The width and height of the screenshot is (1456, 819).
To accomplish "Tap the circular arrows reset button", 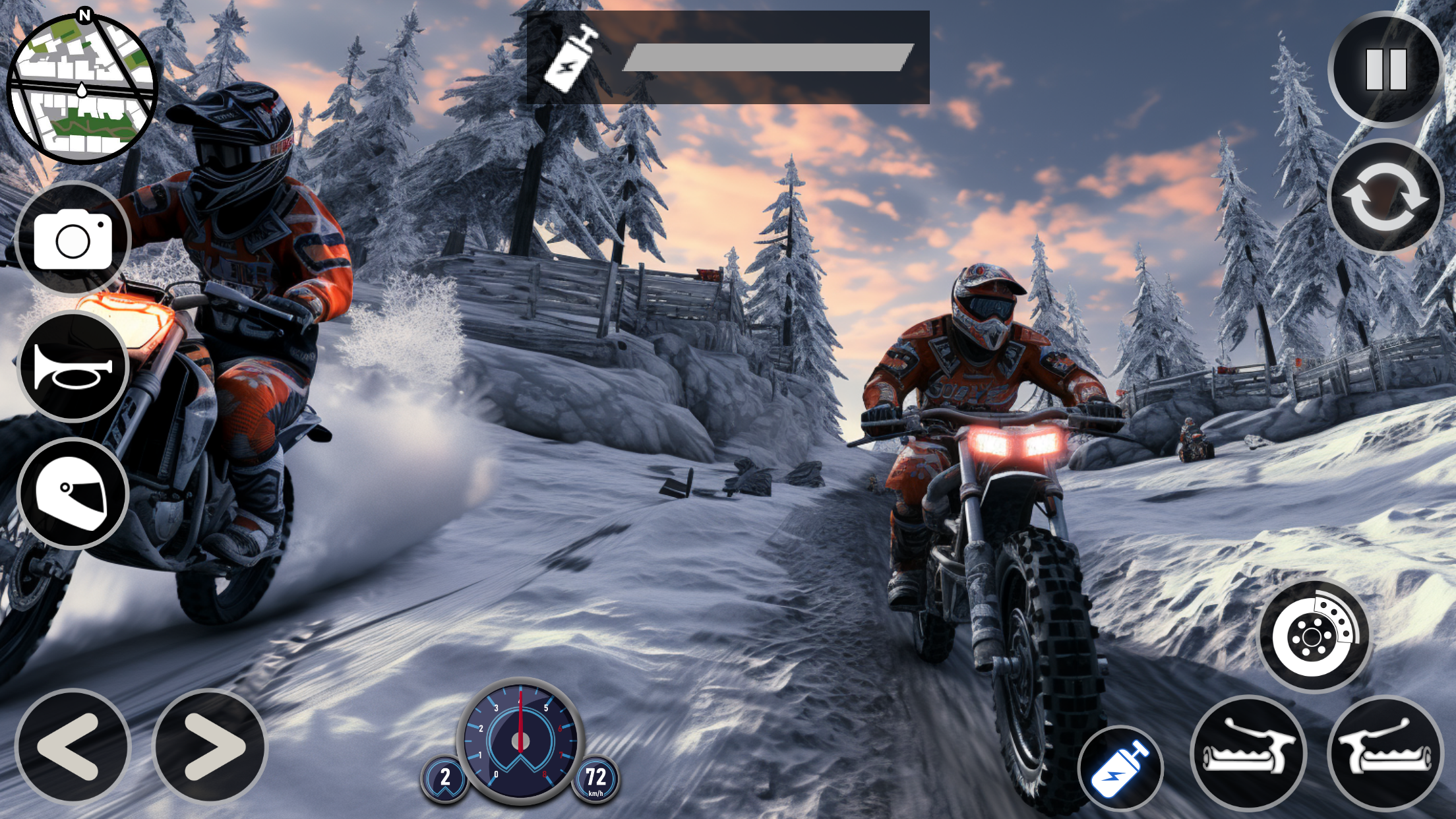I will point(1384,197).
